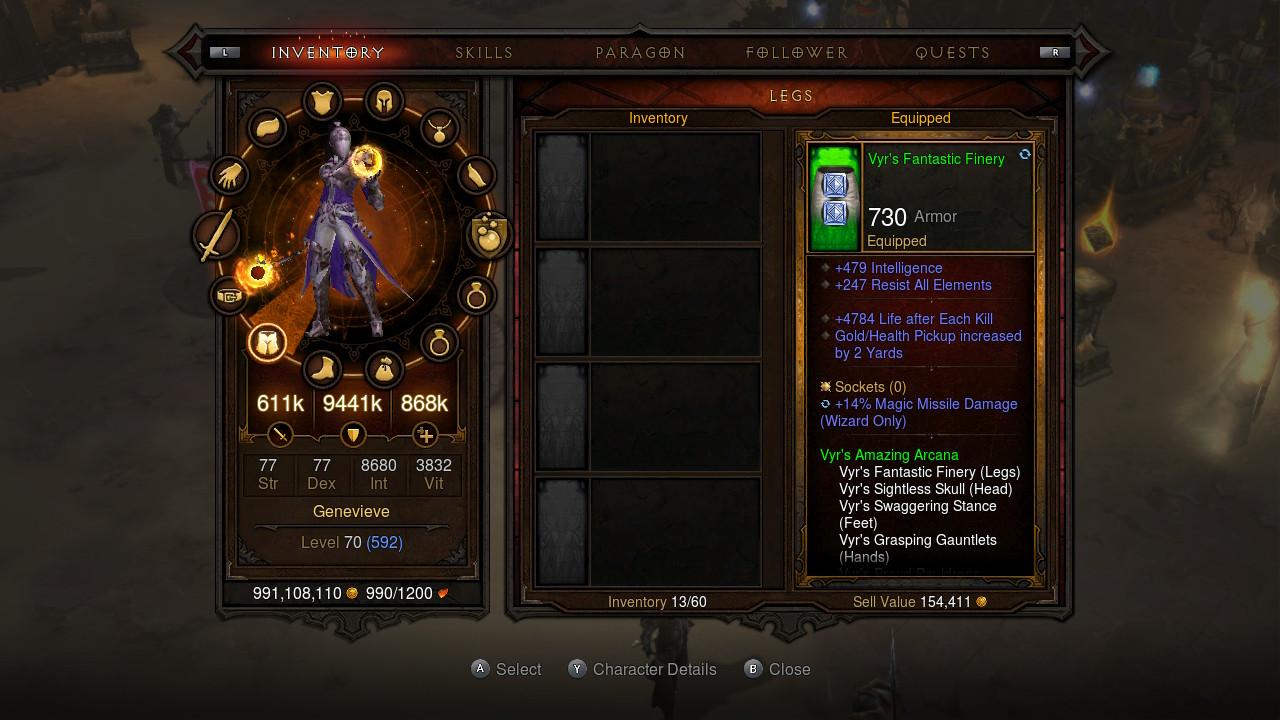Open the shoulders equipment slot
This screenshot has height=720, width=1280.
click(267, 129)
